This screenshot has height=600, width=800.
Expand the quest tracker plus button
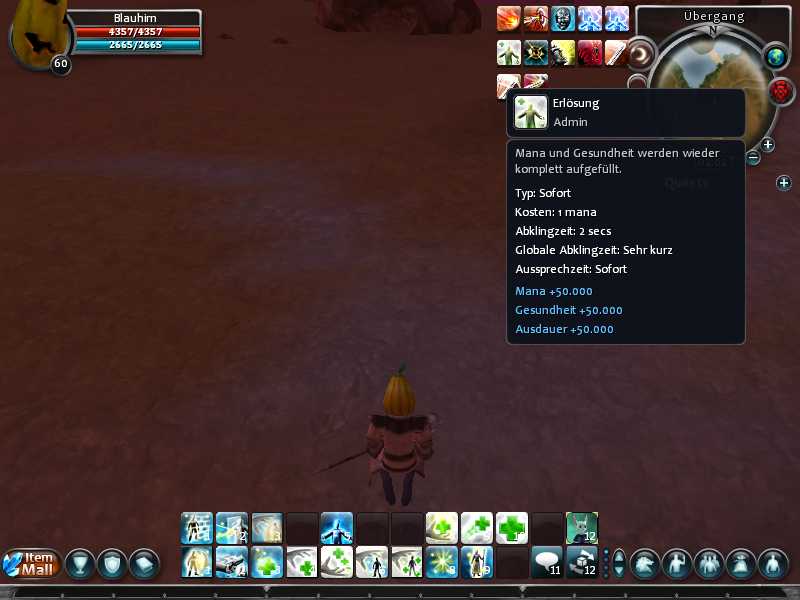pos(784,183)
